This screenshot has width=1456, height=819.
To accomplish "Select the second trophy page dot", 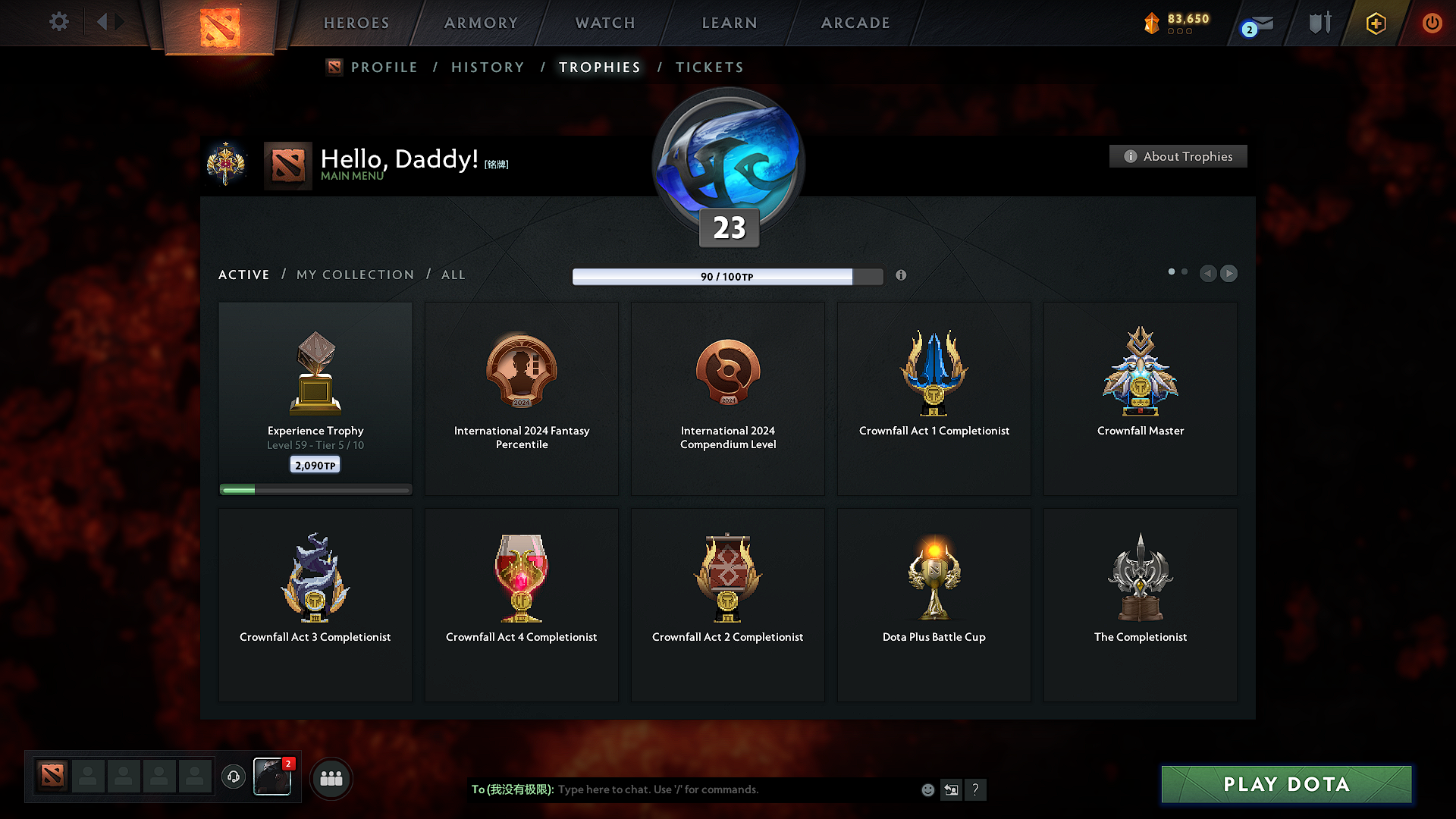I will point(1185,271).
